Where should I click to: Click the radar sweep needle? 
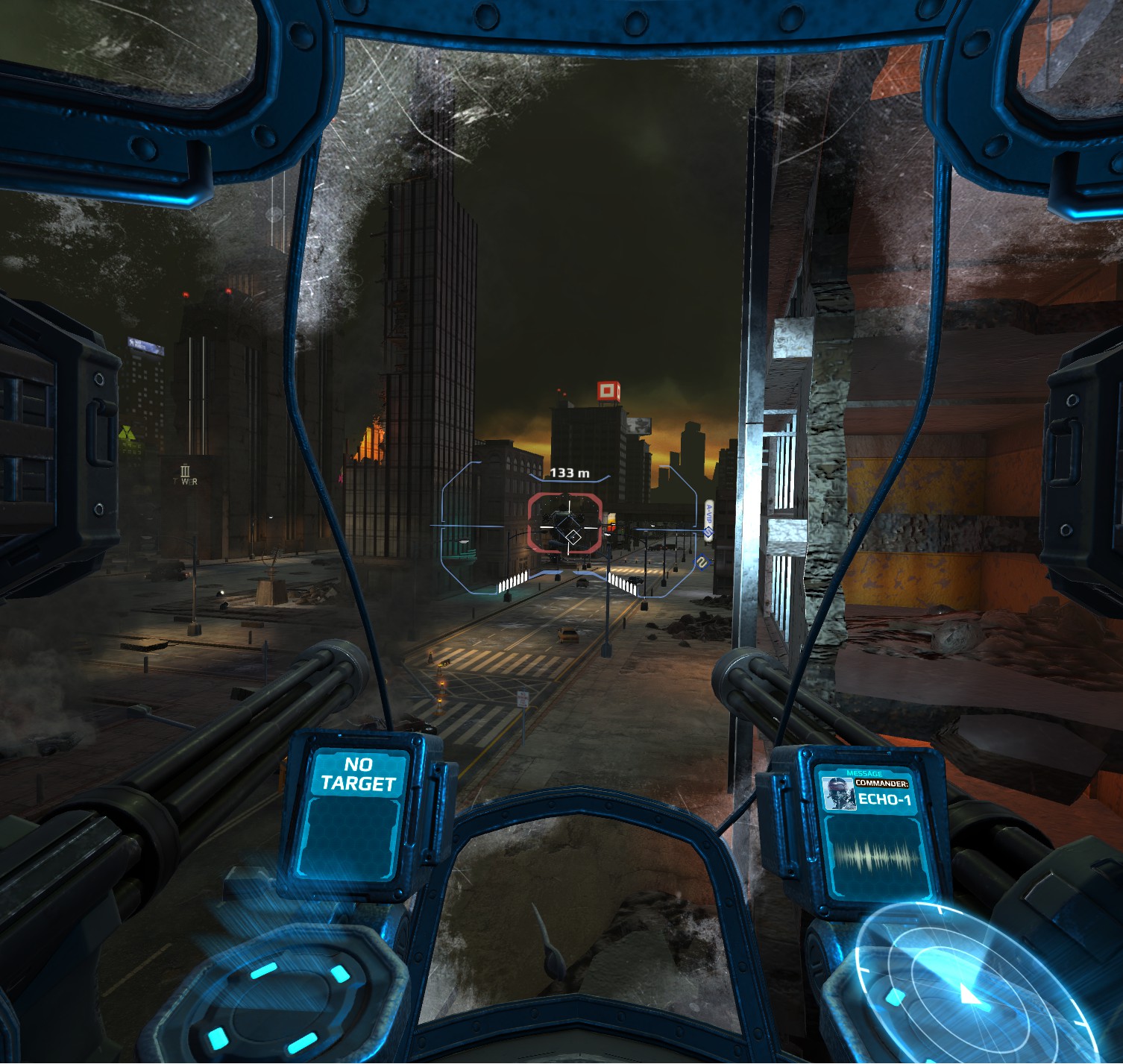coord(969,994)
